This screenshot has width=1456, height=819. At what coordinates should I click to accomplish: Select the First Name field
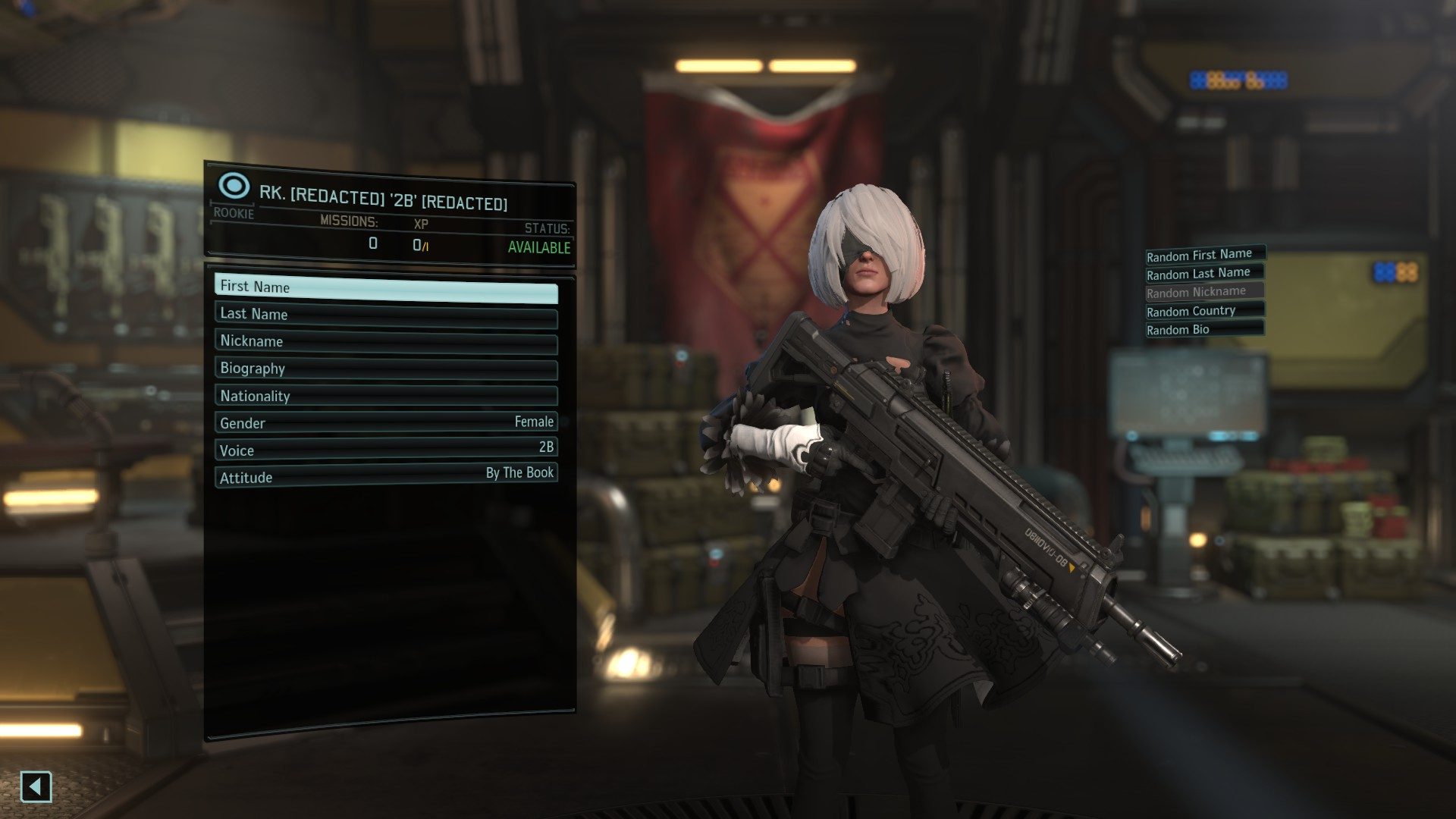[x=385, y=287]
